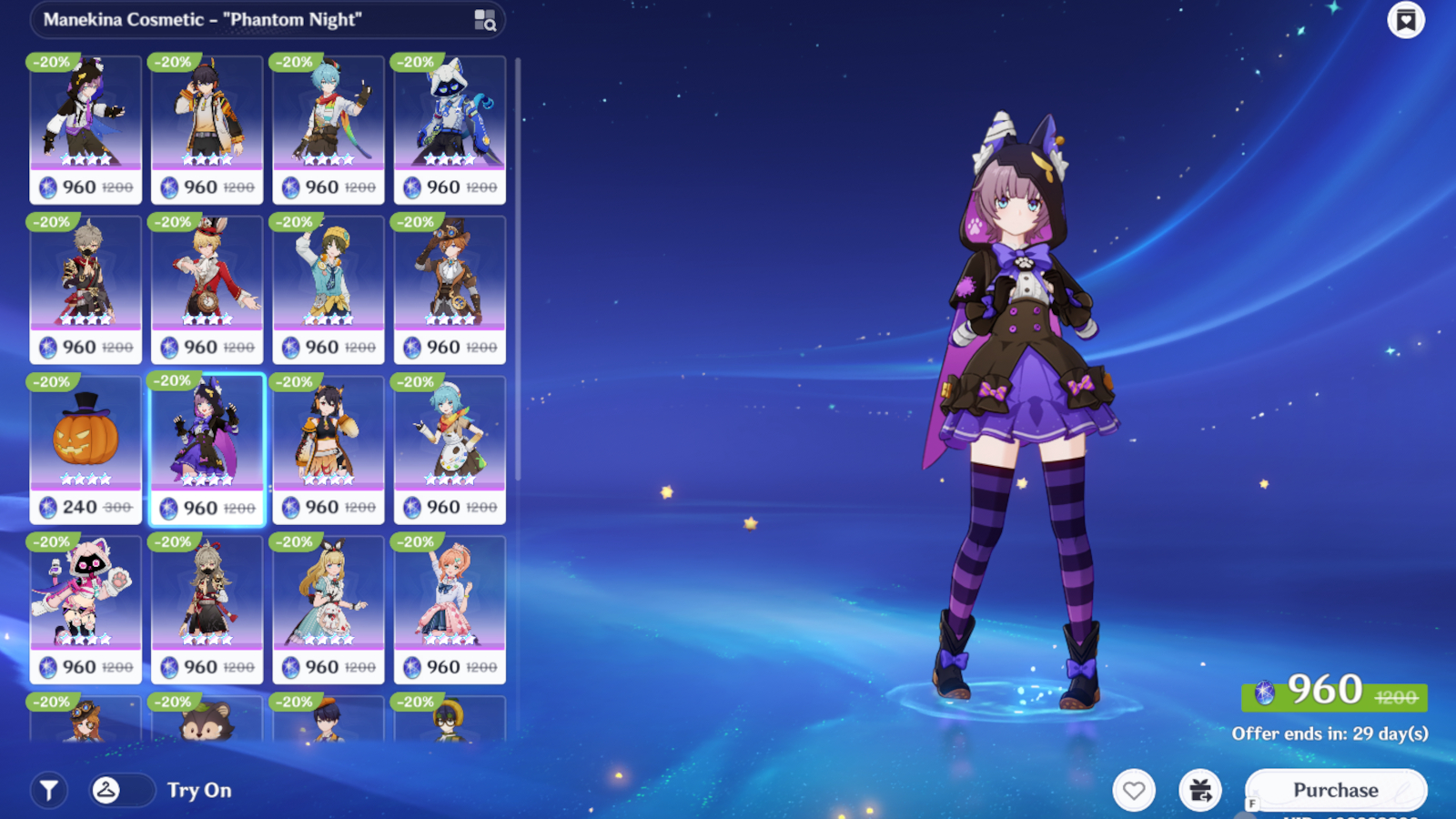Click the bookmark icon in top right corner
Screen dimensions: 1456x819
pyautogui.click(x=1406, y=19)
